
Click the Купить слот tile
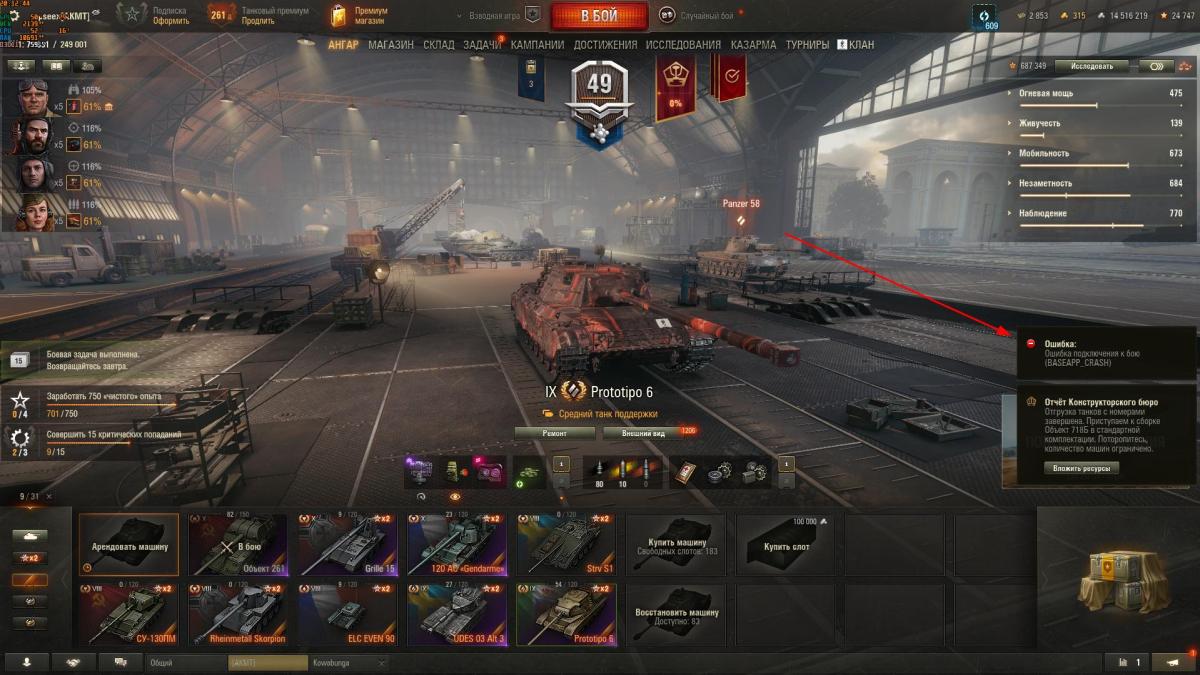coord(786,545)
